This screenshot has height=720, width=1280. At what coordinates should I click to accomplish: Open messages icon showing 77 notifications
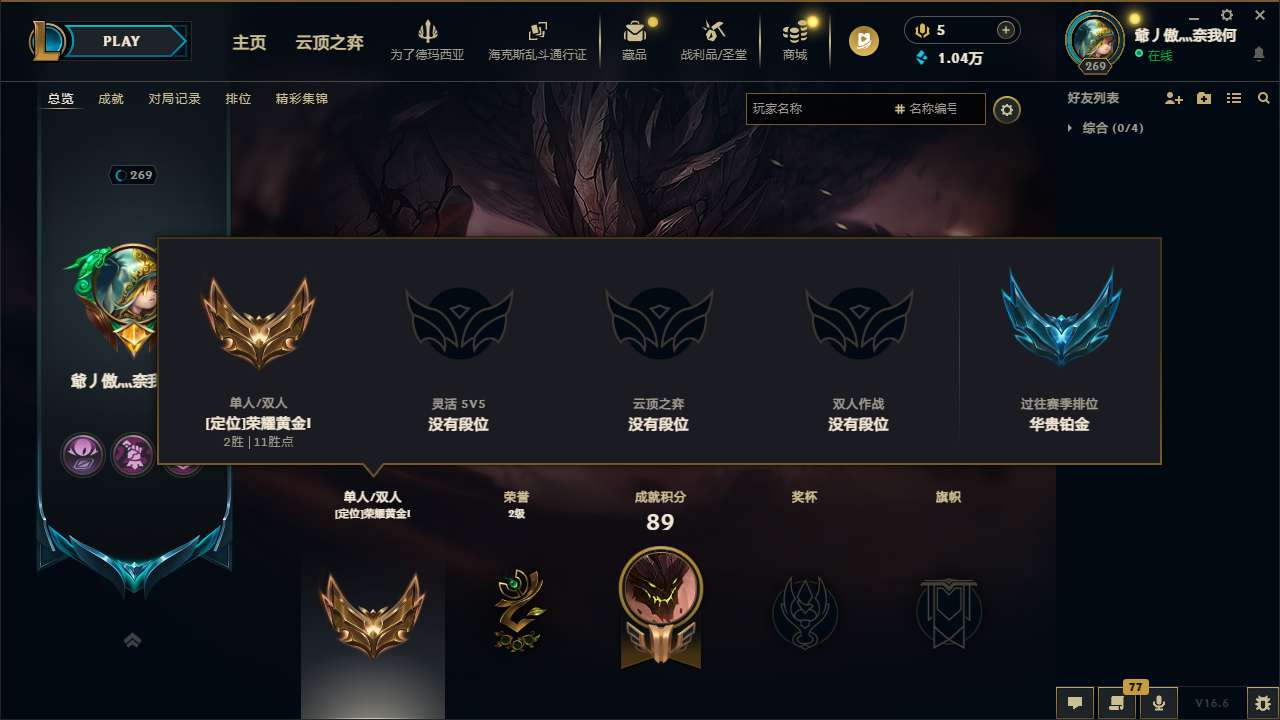[x=1117, y=703]
